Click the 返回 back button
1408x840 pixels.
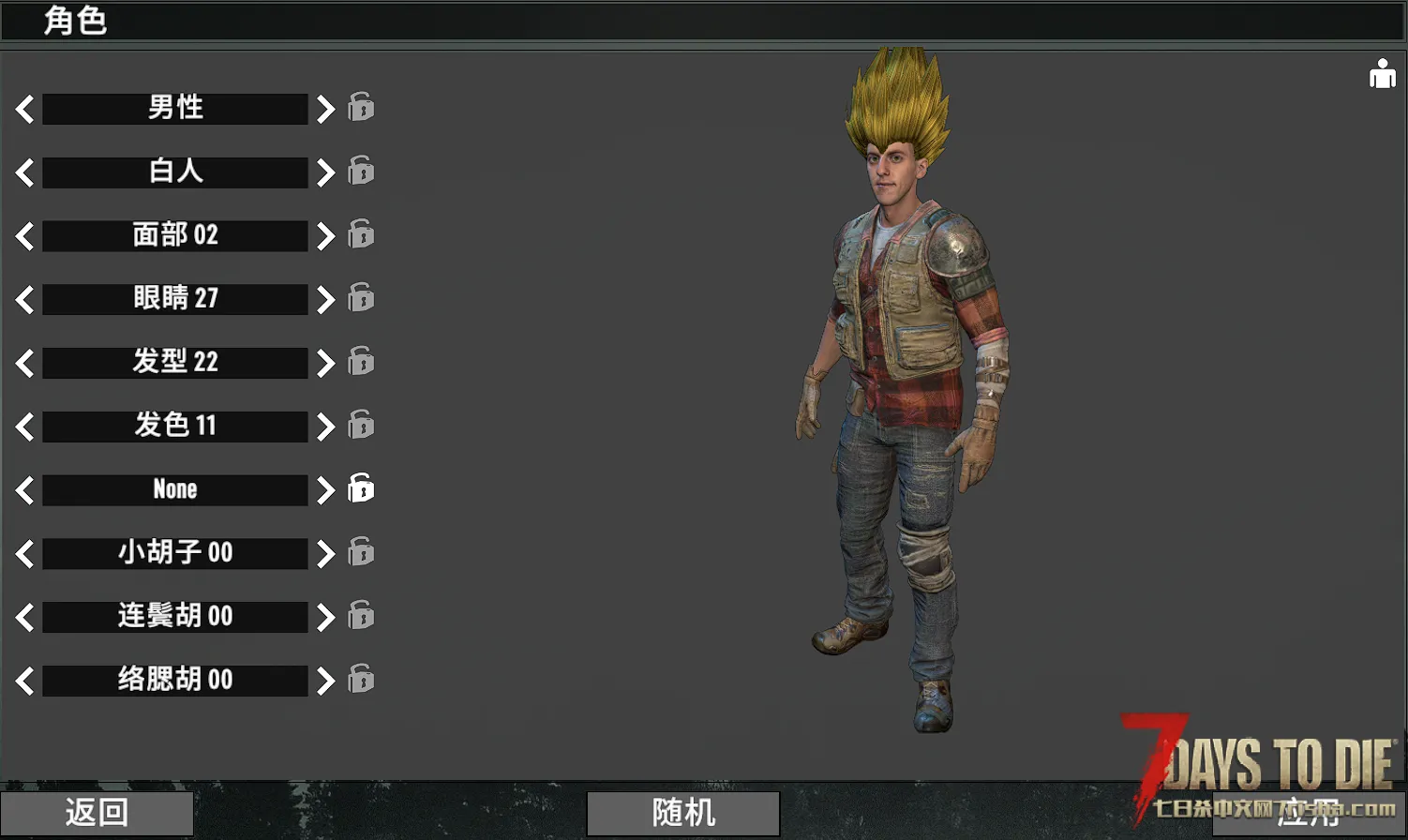tap(97, 812)
